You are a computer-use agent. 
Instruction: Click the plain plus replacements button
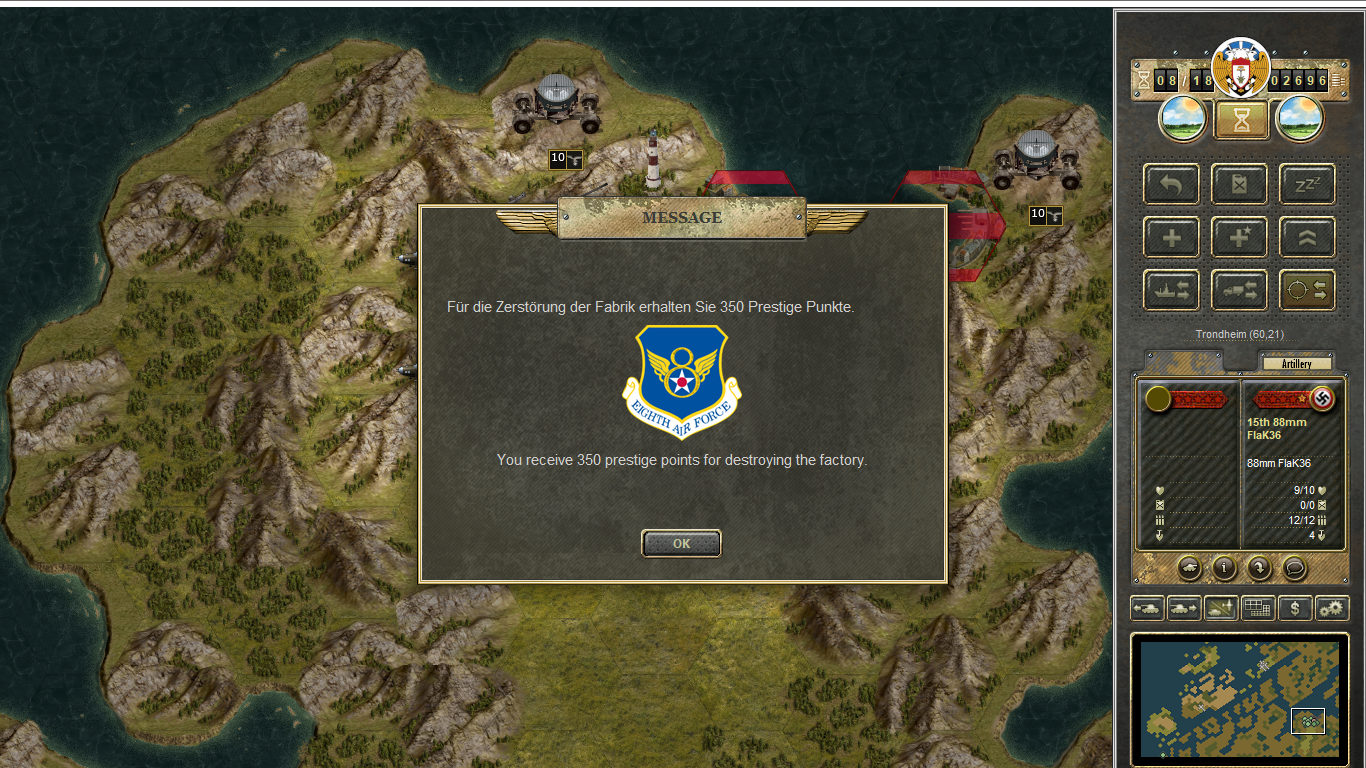(x=1171, y=238)
